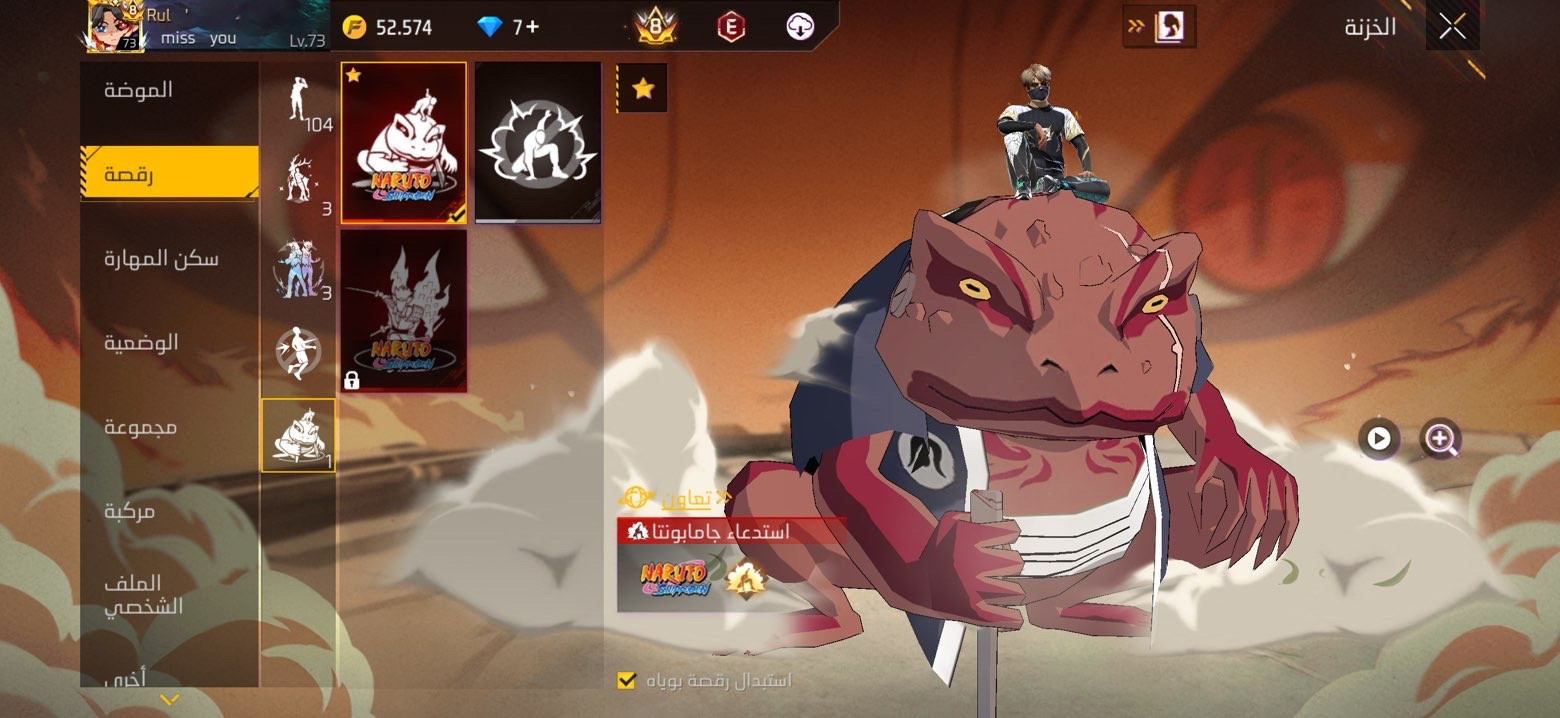Image resolution: width=1560 pixels, height=718 pixels.
Task: Toggle the star favorites filter
Action: [x=643, y=89]
